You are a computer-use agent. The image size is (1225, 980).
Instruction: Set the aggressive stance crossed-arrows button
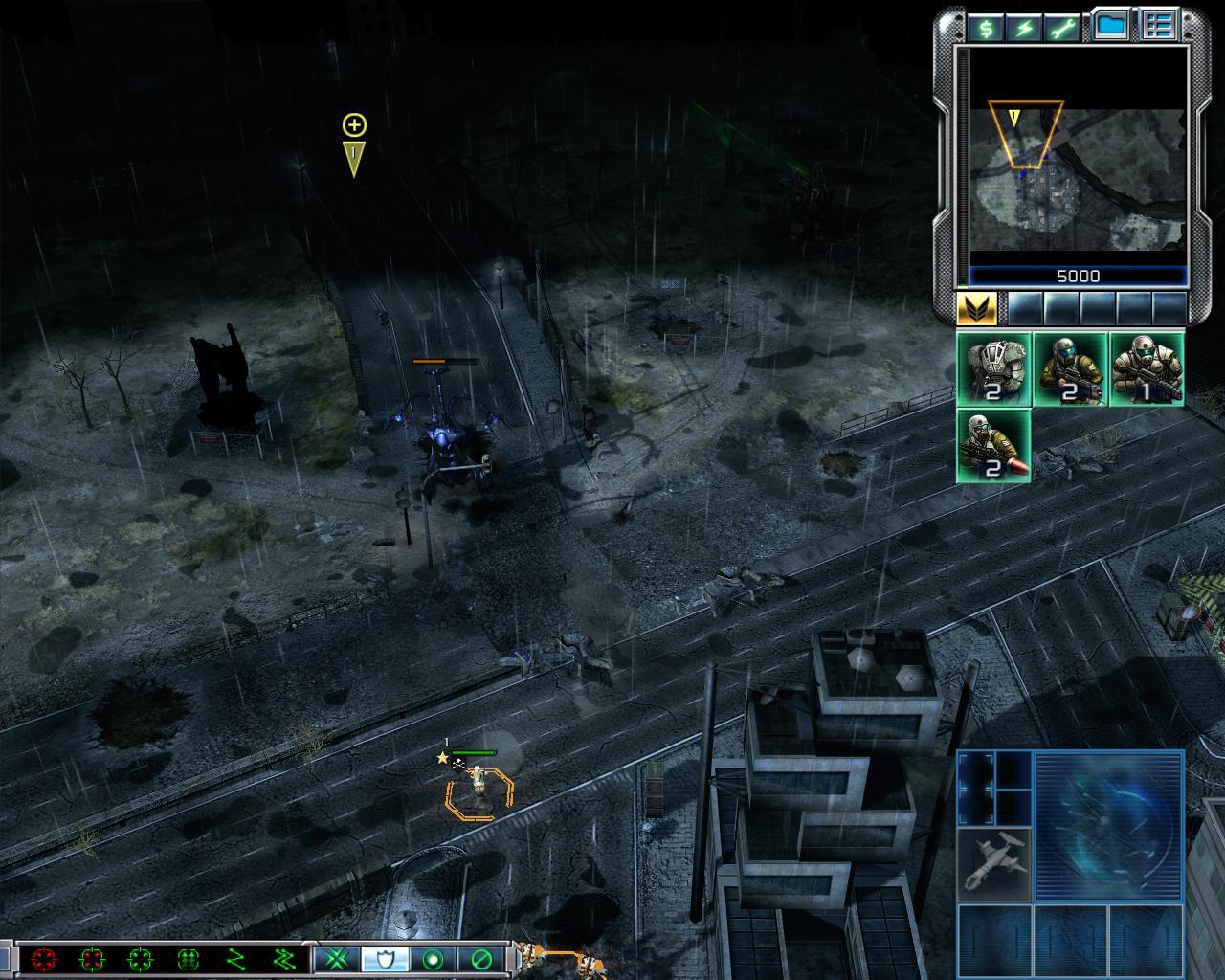[x=338, y=959]
